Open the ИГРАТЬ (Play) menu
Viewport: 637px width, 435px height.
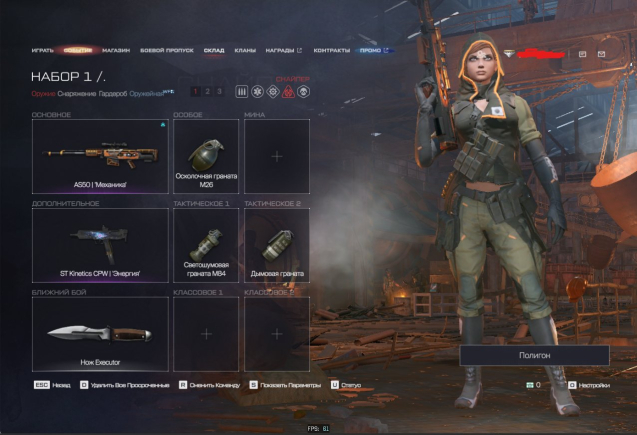[x=42, y=50]
